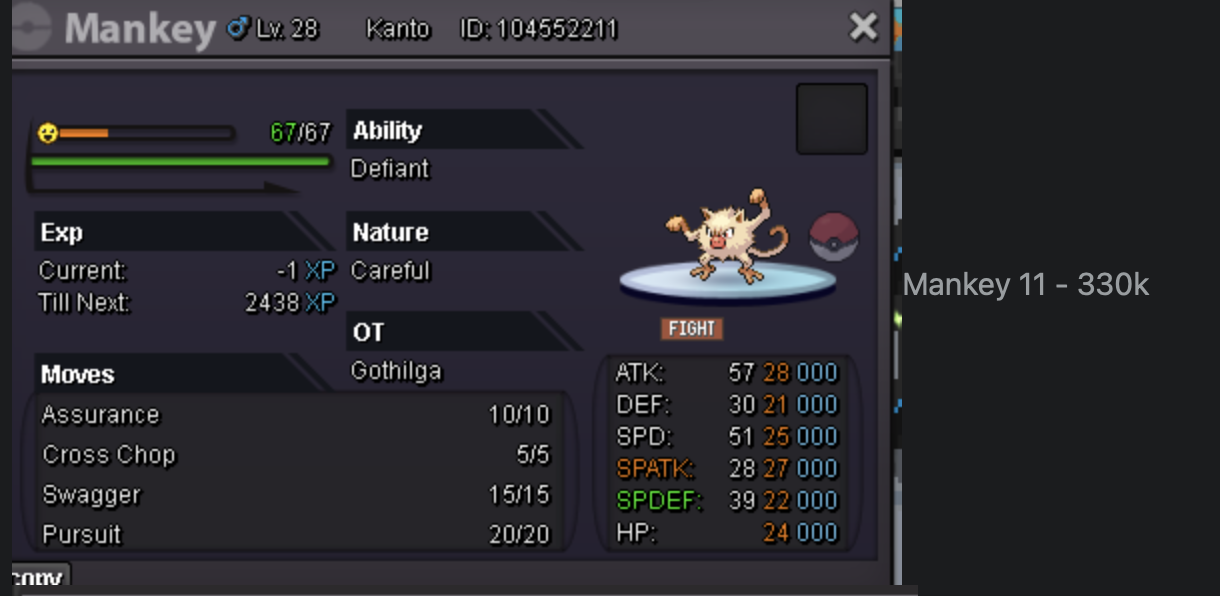Pick the Pursuit move row

pos(295,535)
